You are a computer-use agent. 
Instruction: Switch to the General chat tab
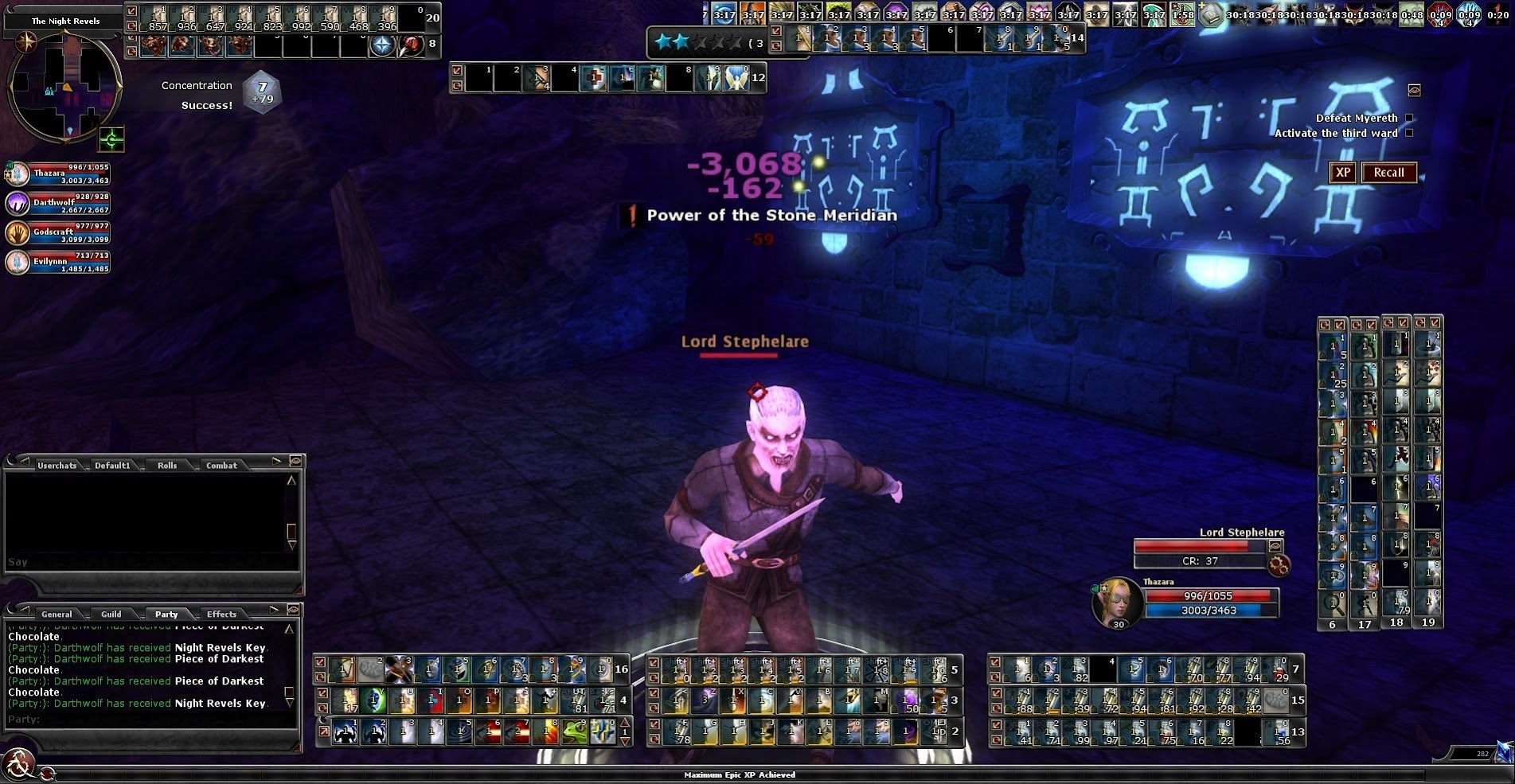click(57, 614)
